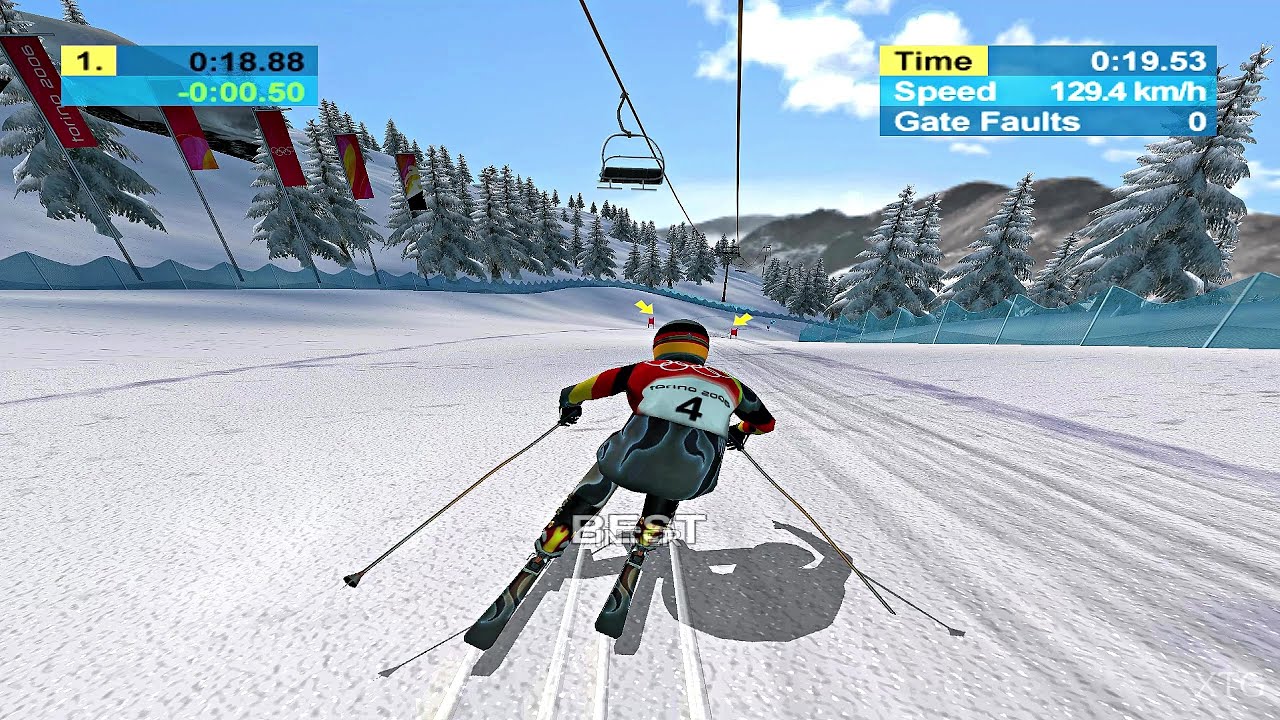Select the yellow Time label in HUD
The height and width of the screenshot is (720, 1280).
[x=932, y=60]
